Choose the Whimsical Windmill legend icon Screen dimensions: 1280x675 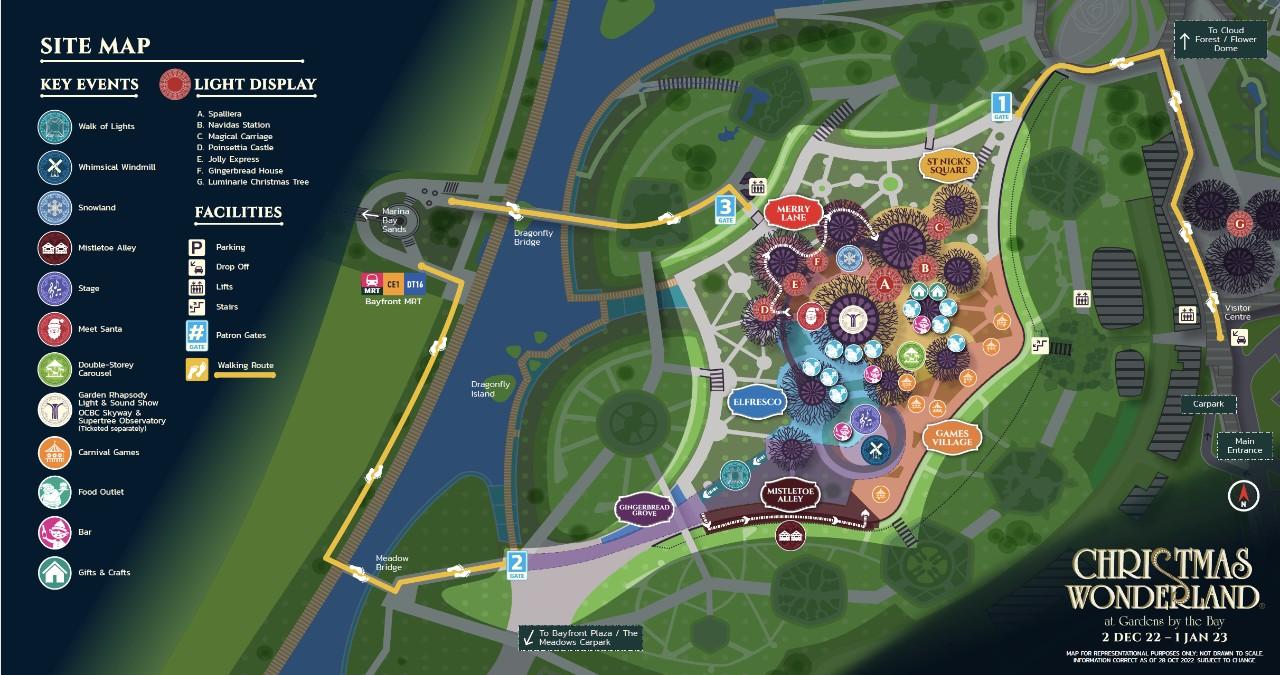click(53, 167)
